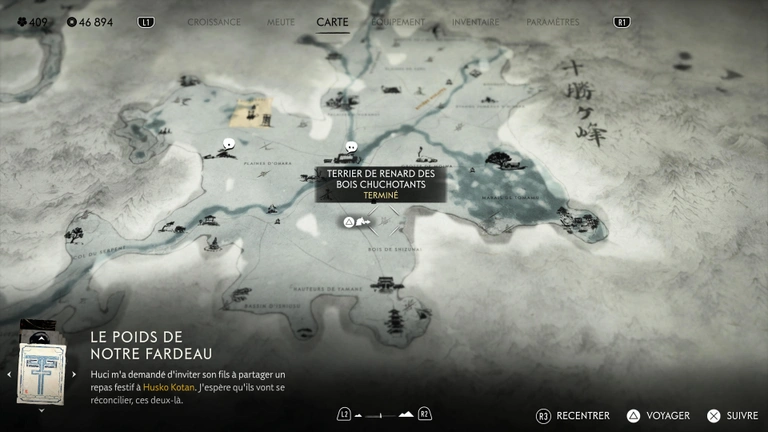This screenshot has width=768, height=432.
Task: Adjust the map zoom level slider
Action: pyautogui.click(x=383, y=414)
